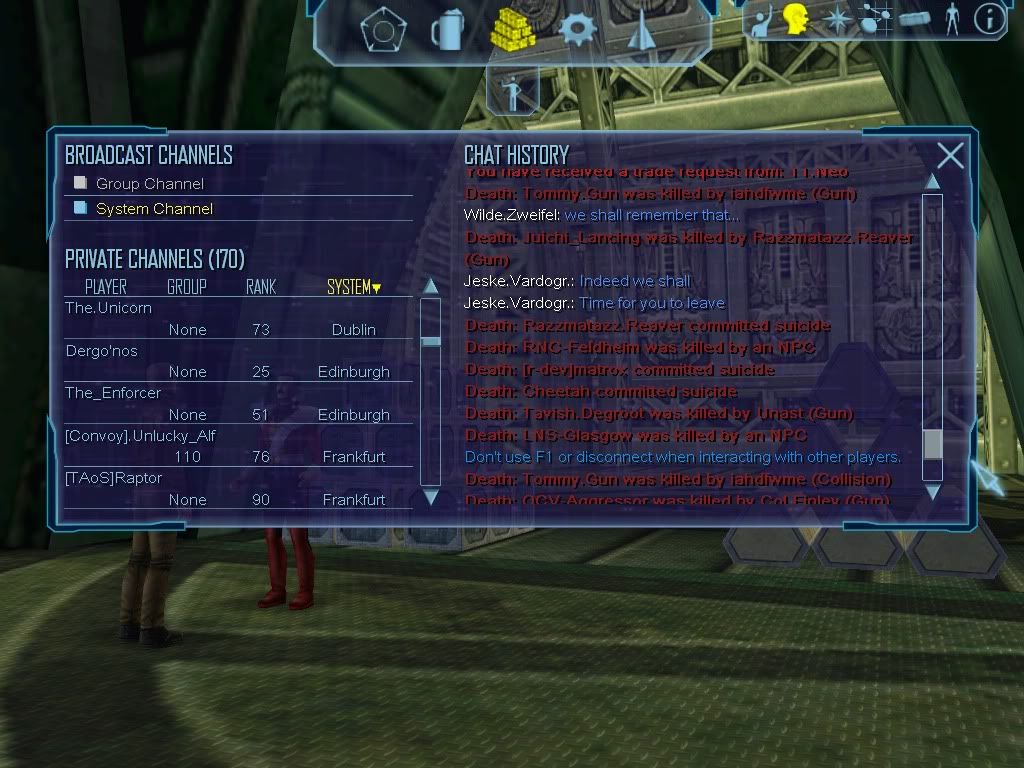Select The_Enforcer player row

(x=112, y=393)
